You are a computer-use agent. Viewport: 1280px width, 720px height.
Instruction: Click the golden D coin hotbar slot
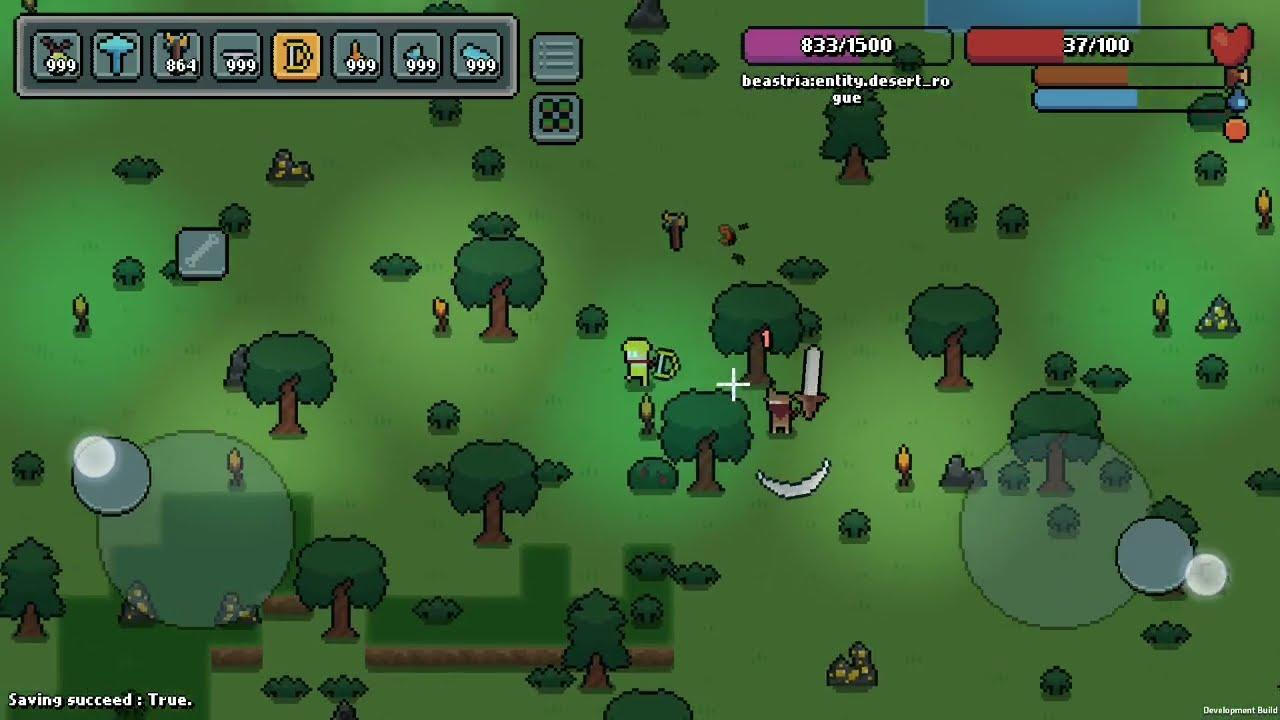(x=297, y=55)
